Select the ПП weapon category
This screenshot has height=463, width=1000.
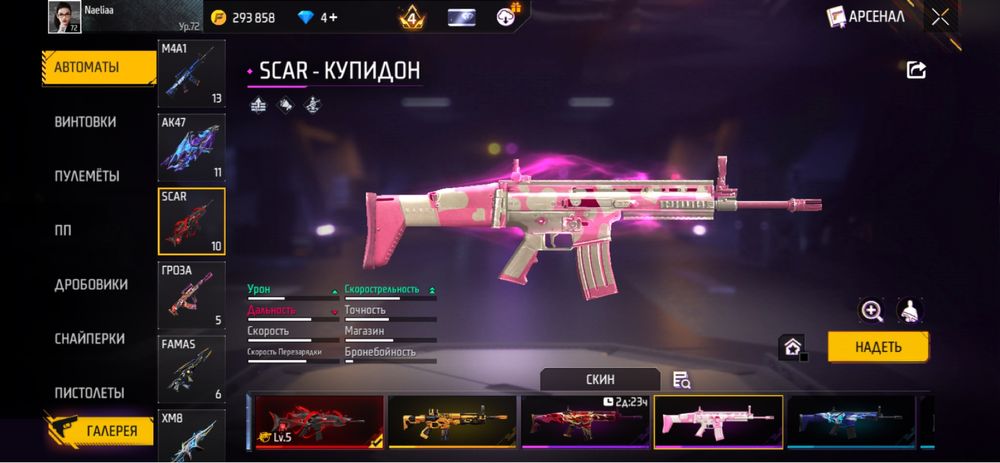63,230
